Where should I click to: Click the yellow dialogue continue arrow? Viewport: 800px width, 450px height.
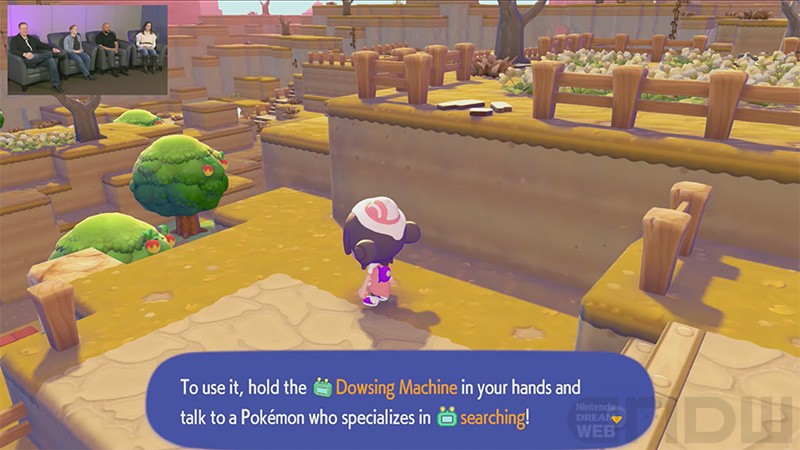(616, 418)
